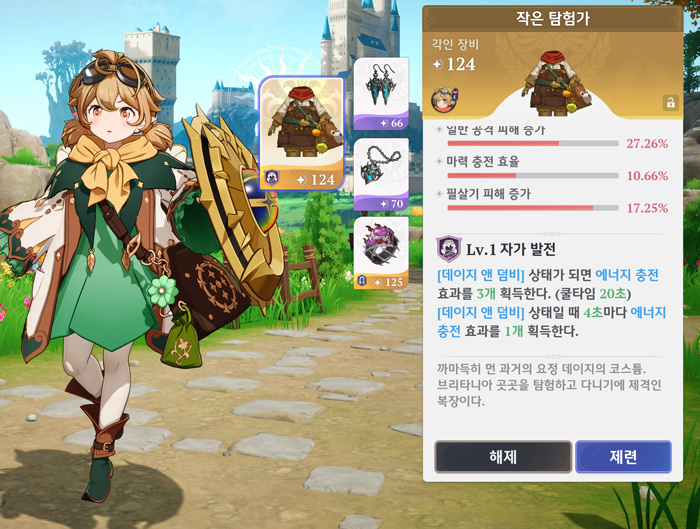Select the black pendant necklace slot
Image resolution: width=700 pixels, height=529 pixels.
coord(381,174)
